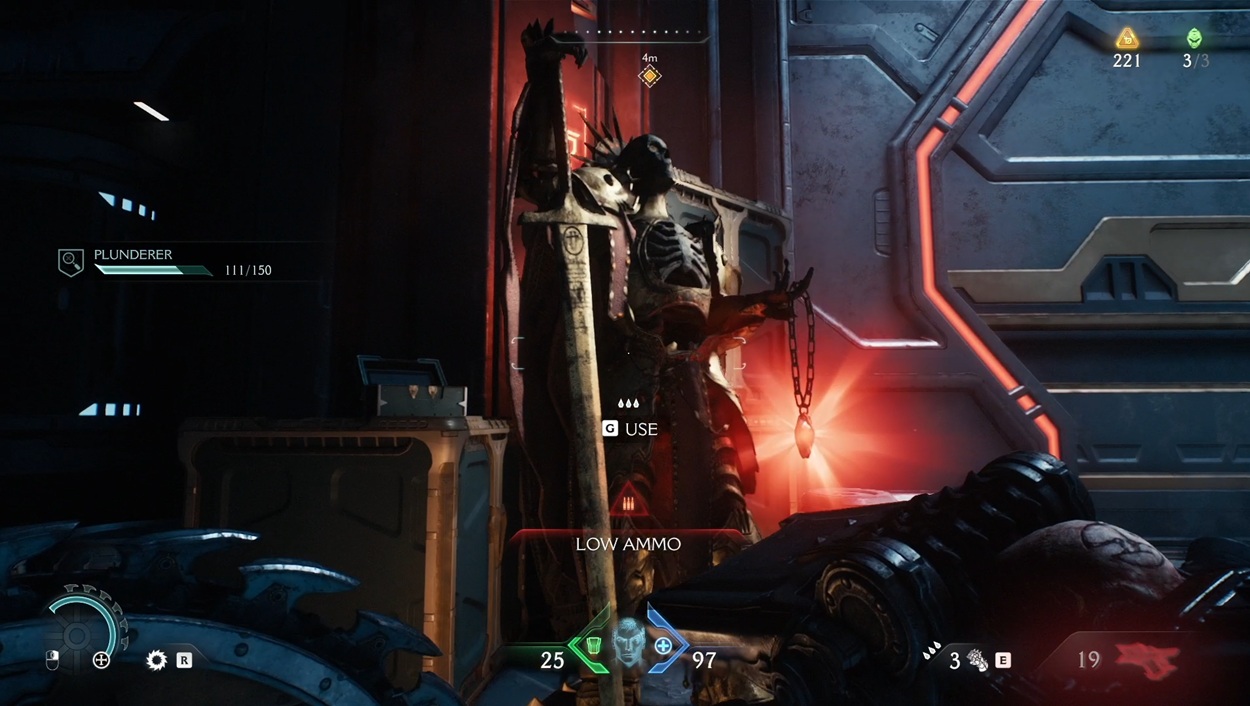Select the green skull counter icon
Image resolution: width=1250 pixels, height=706 pixels.
pos(1195,39)
